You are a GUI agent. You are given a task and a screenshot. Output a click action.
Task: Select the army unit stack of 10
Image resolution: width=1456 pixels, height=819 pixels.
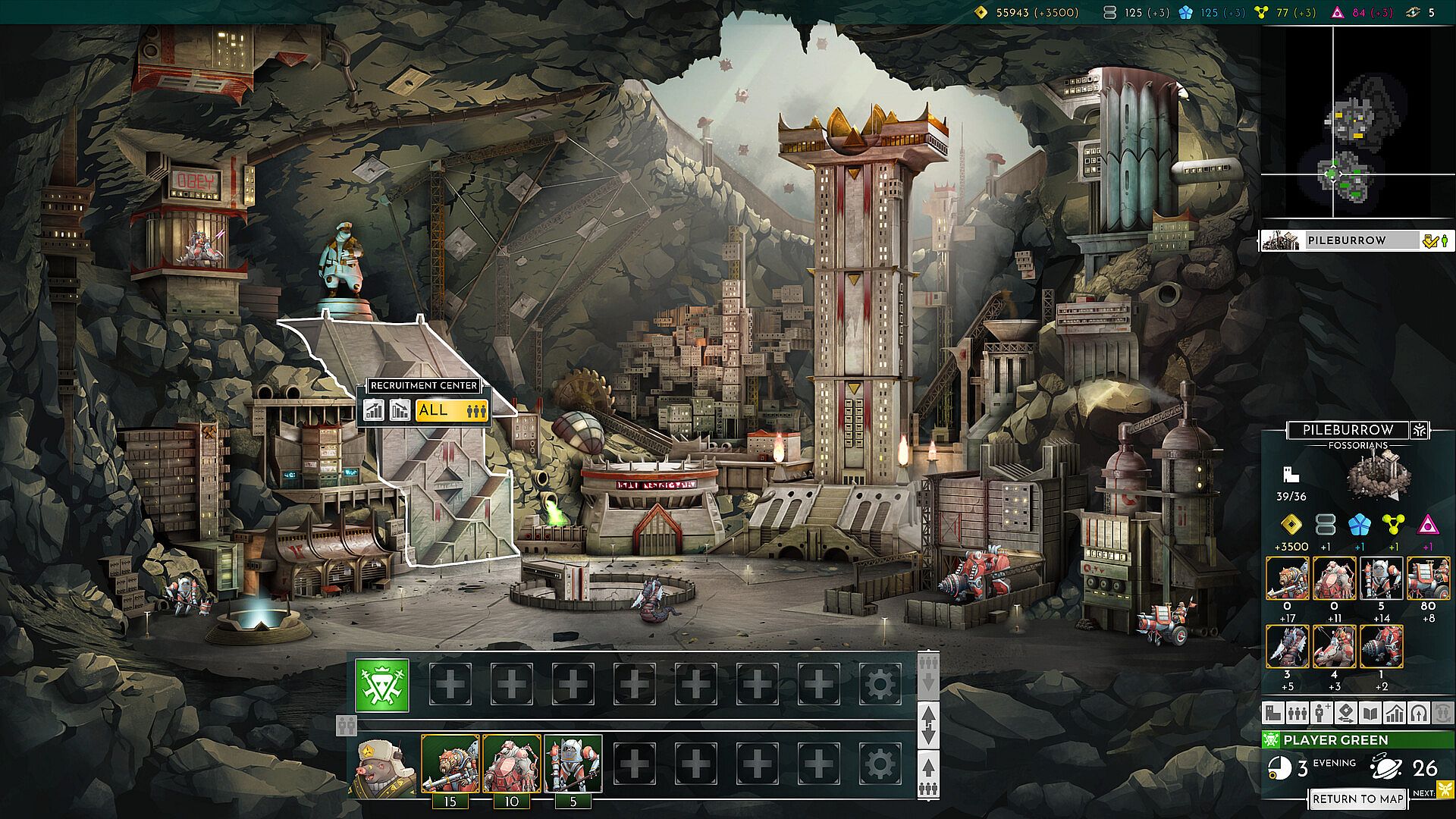(512, 764)
